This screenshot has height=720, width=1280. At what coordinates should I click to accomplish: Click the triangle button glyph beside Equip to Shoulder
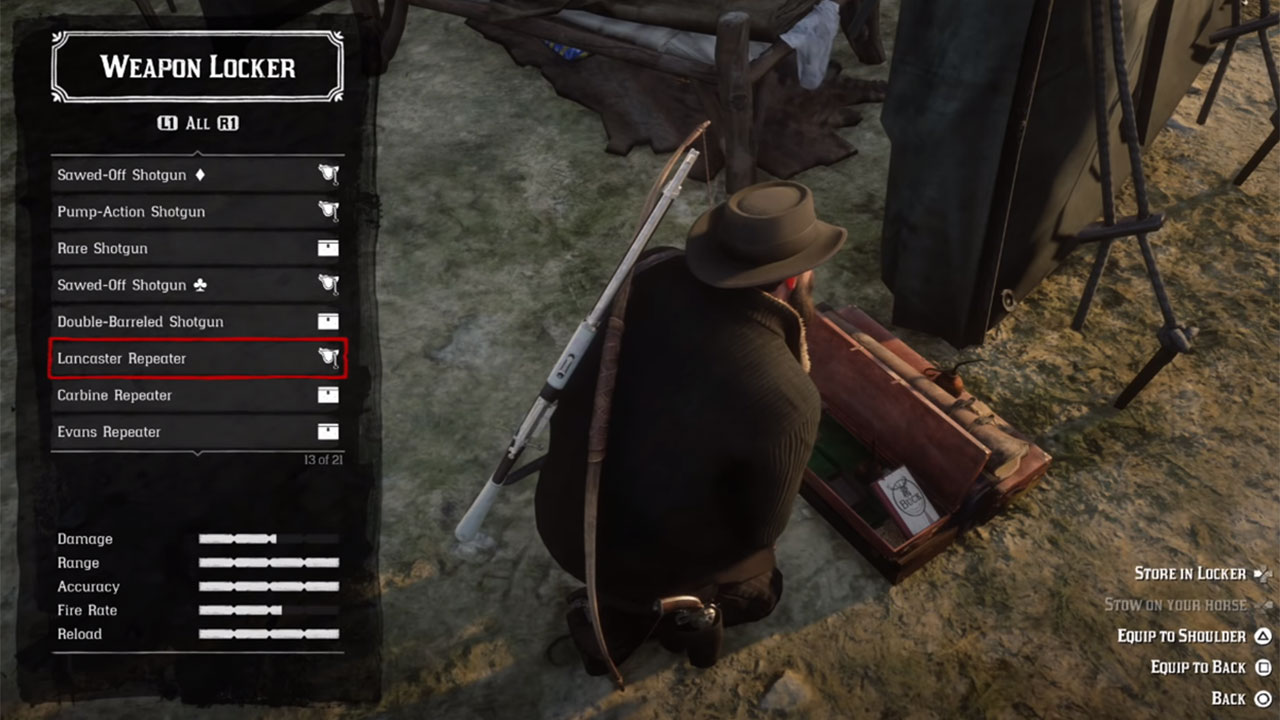coord(1262,636)
